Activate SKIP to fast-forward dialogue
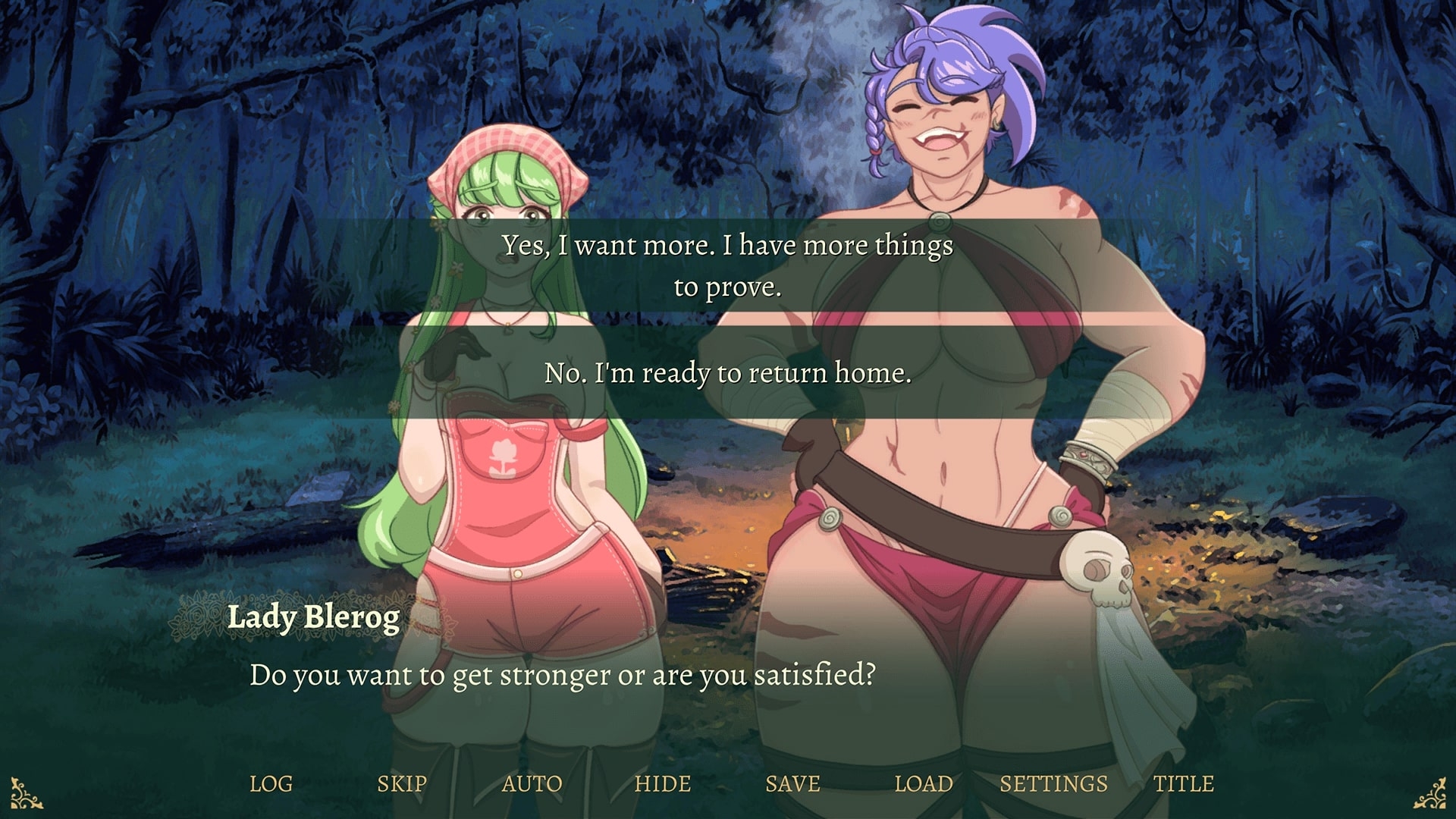 click(402, 783)
